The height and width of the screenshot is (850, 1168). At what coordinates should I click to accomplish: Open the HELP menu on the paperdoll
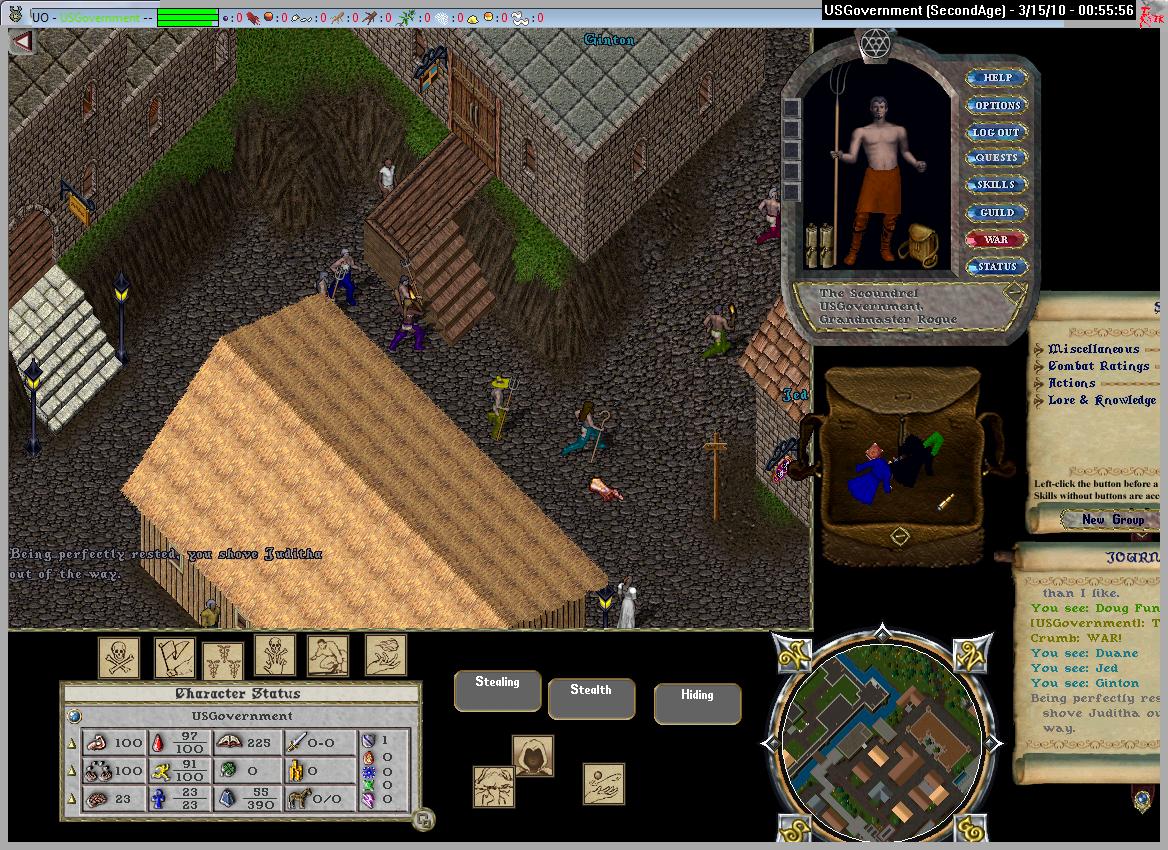996,78
